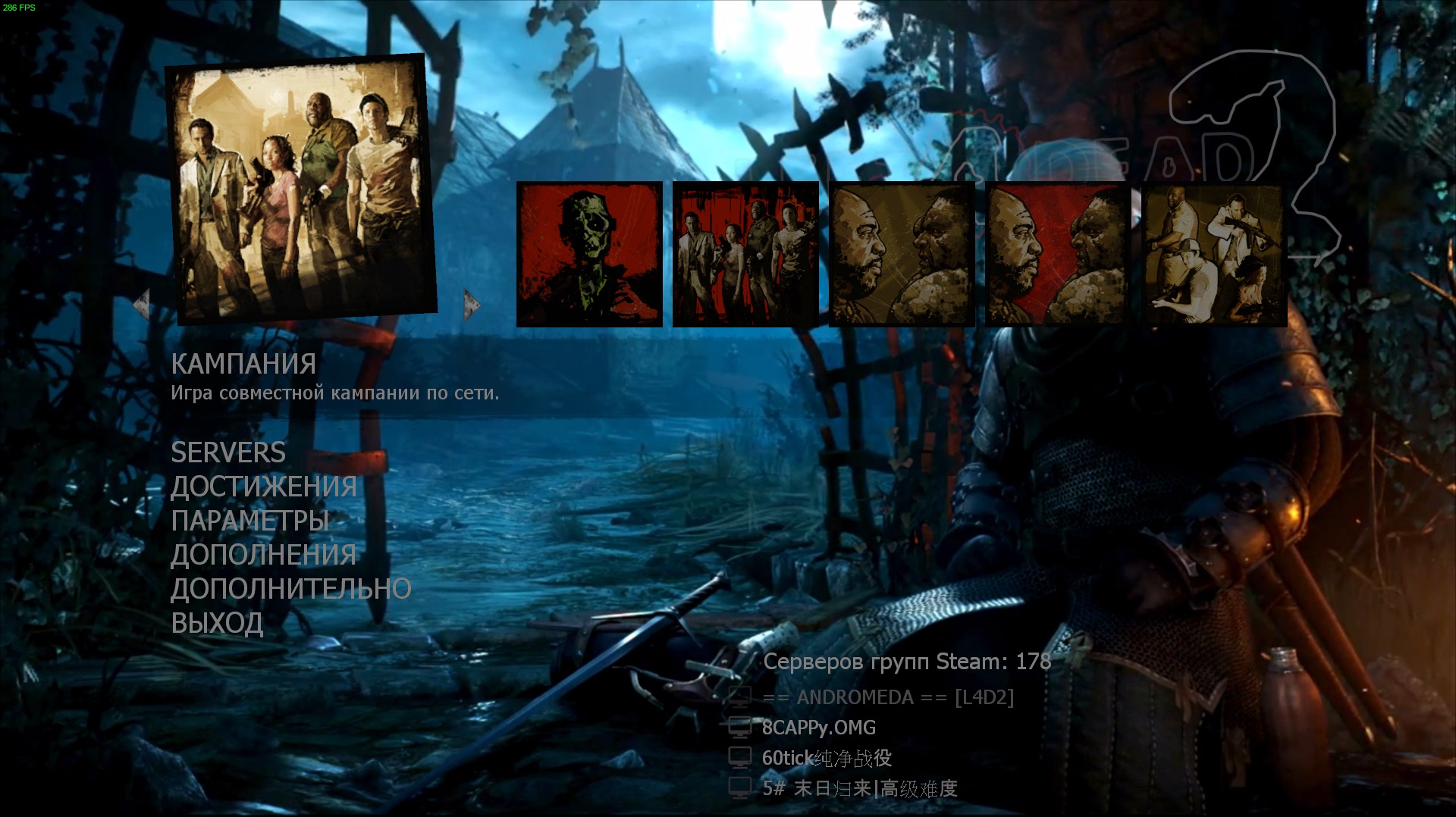Click the Steam group servers count header
The height and width of the screenshot is (817, 1456).
[x=907, y=662]
